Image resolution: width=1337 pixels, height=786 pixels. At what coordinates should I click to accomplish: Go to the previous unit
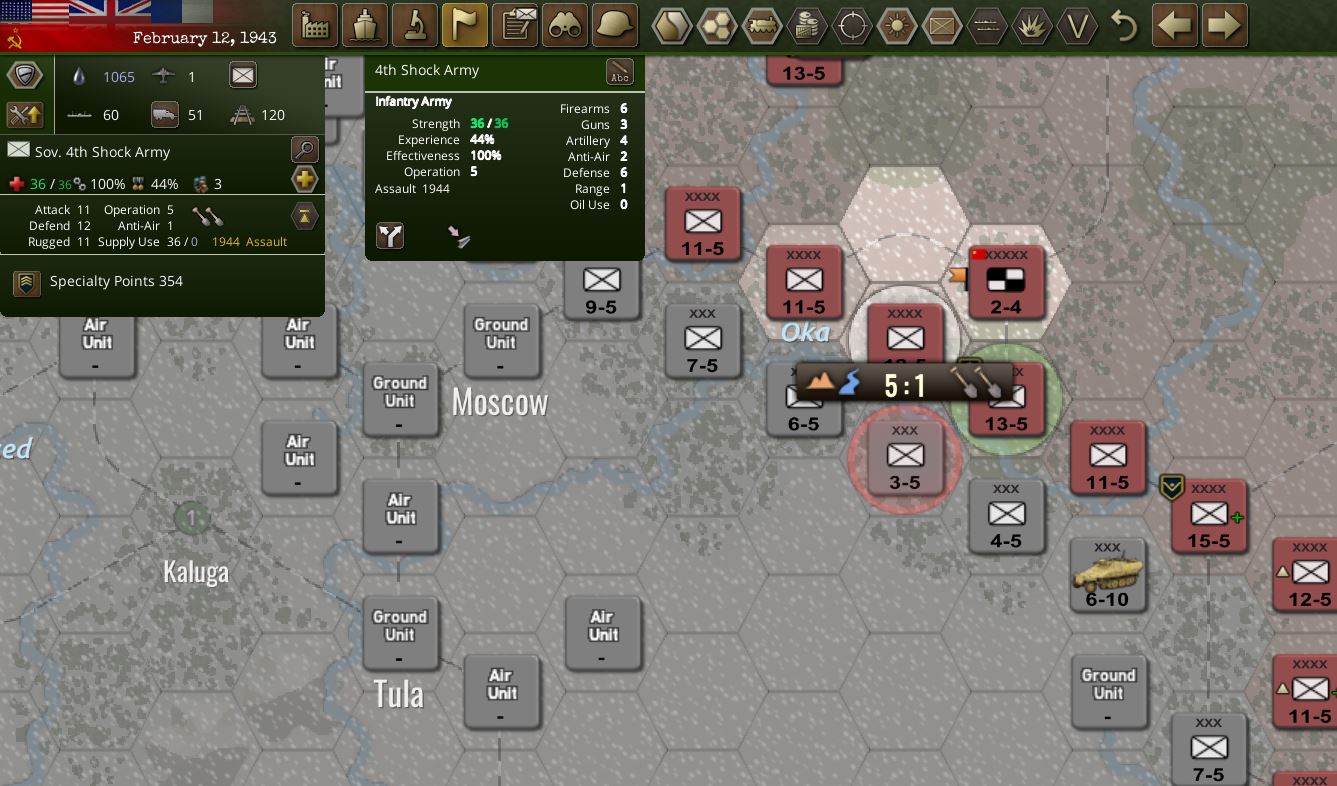(x=1175, y=26)
